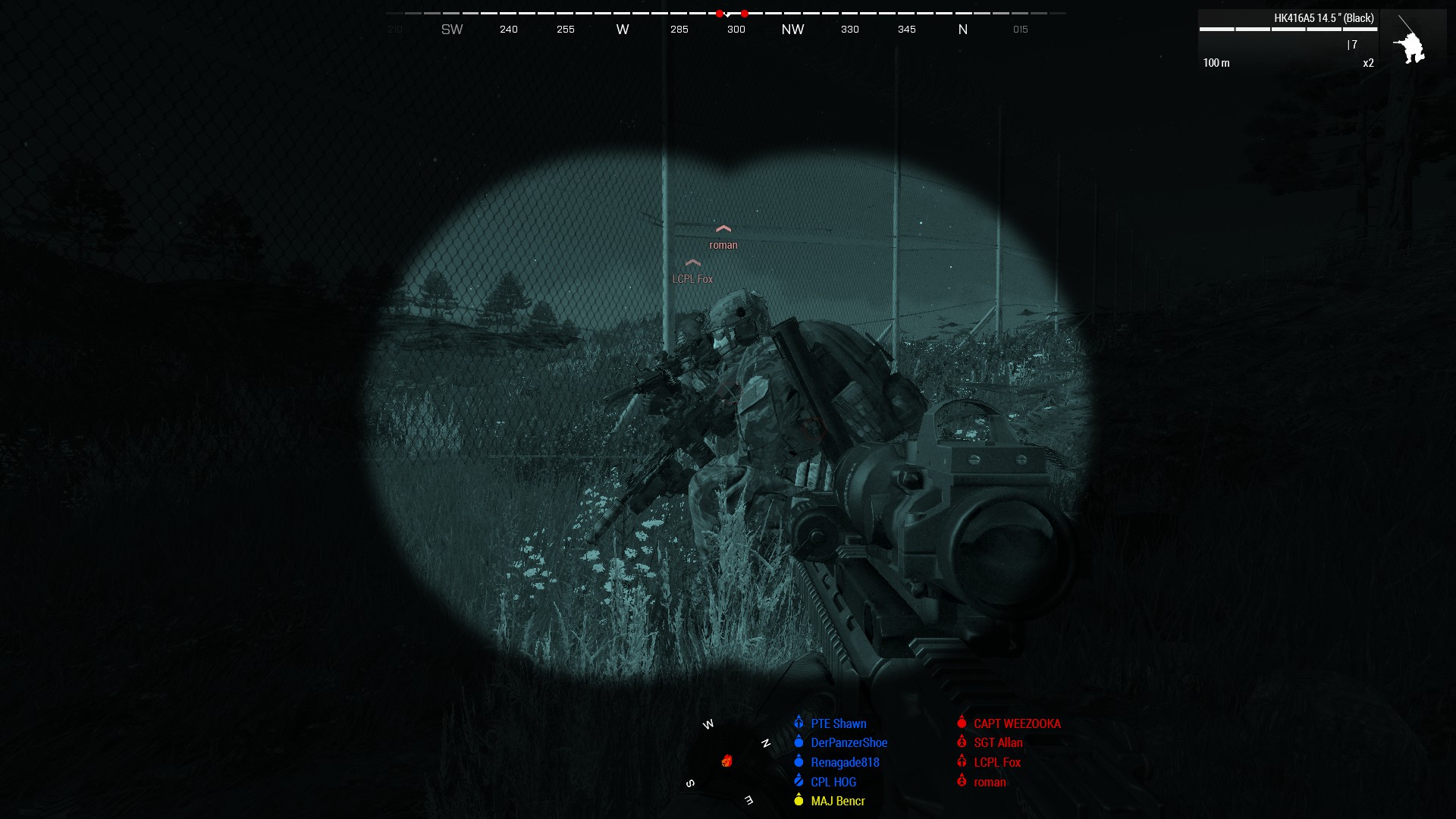This screenshot has width=1456, height=819.
Task: Select SGT Allan's squad icon
Action: (961, 742)
